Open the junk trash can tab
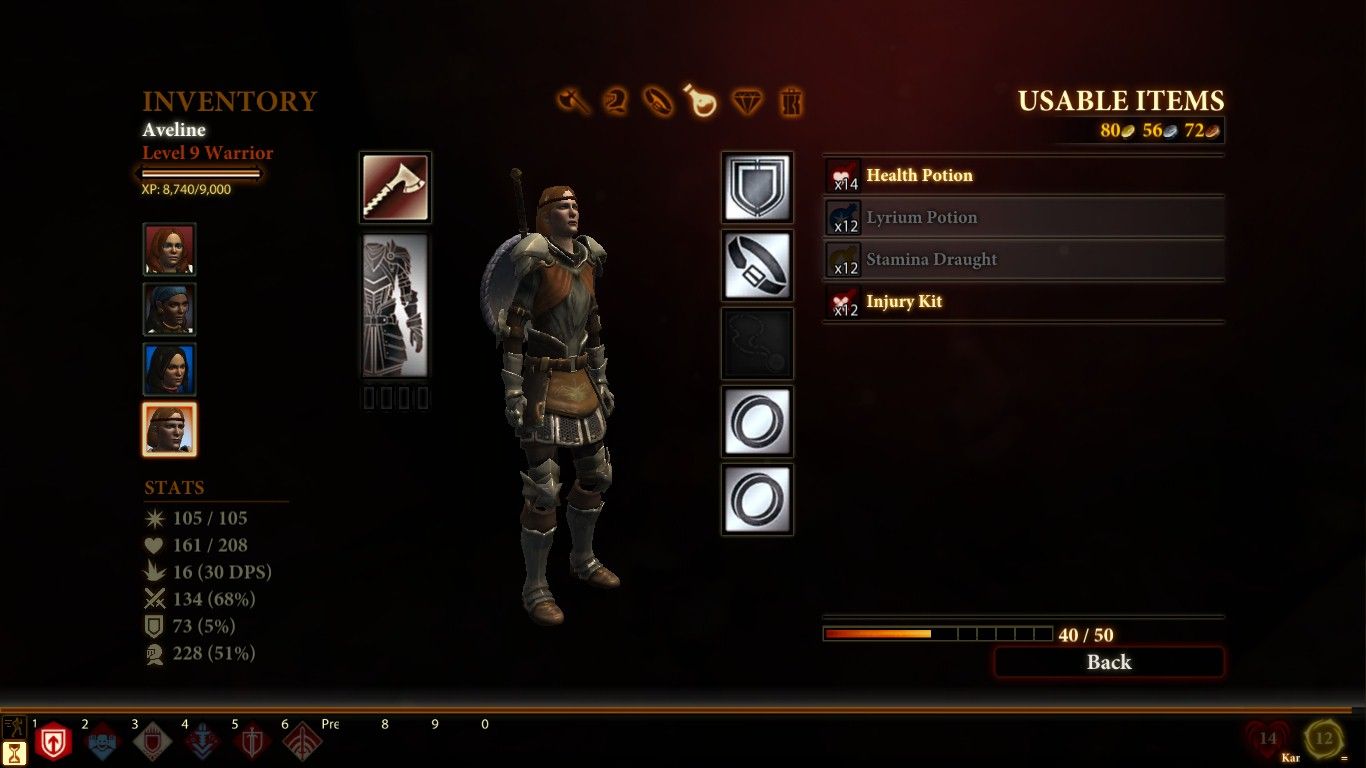This screenshot has height=768, width=1366. click(x=791, y=101)
